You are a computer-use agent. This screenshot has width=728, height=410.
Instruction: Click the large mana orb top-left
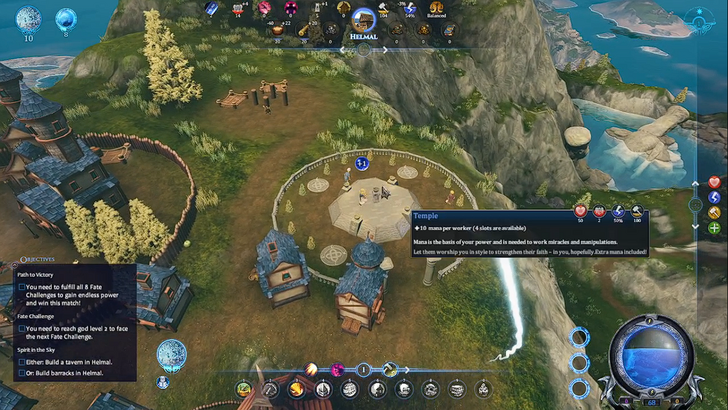tap(29, 19)
